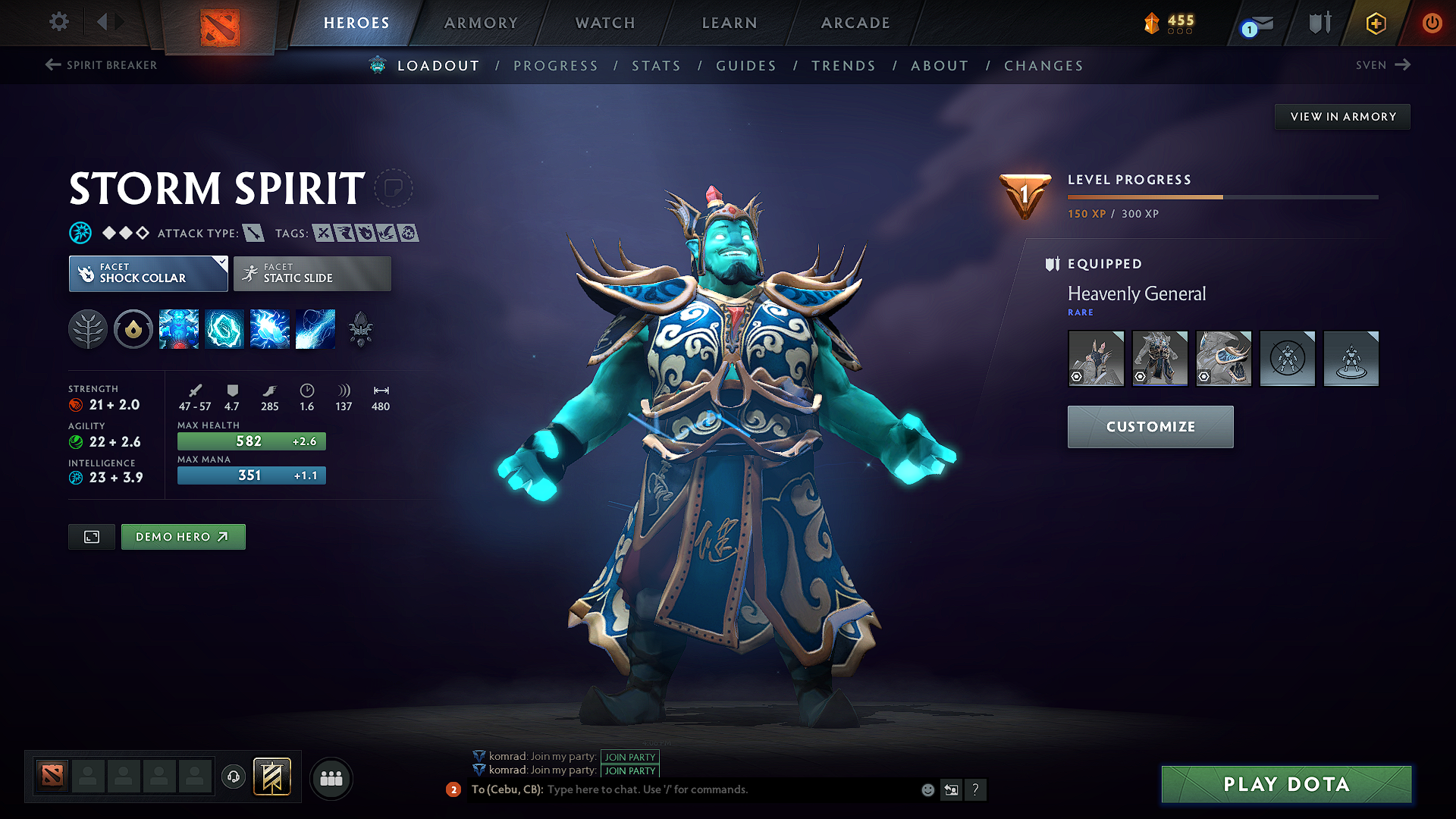Open the settings gear menu
1456x819 pixels.
click(x=58, y=22)
